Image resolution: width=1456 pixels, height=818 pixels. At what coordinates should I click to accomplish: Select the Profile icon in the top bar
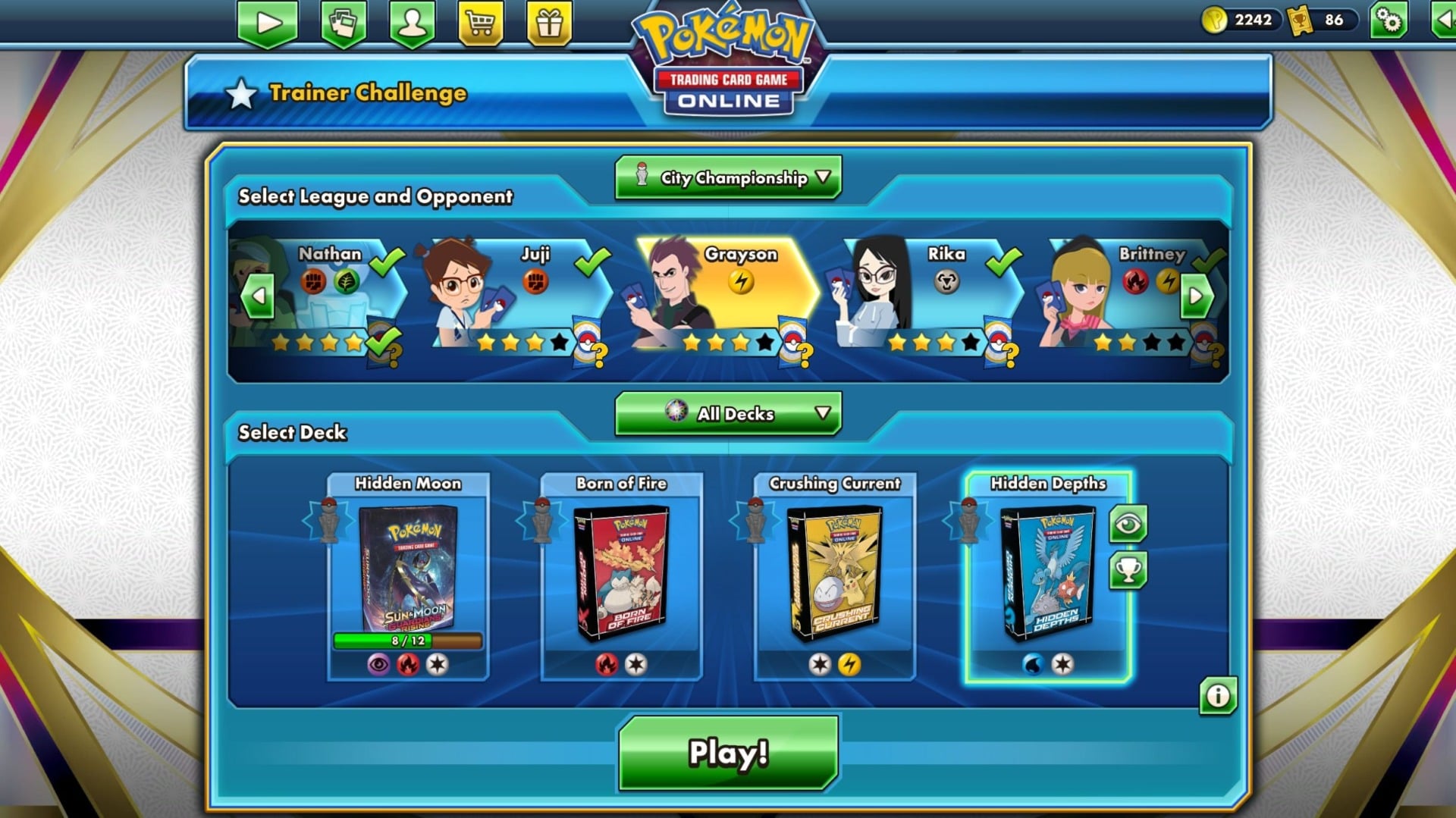pyautogui.click(x=412, y=20)
